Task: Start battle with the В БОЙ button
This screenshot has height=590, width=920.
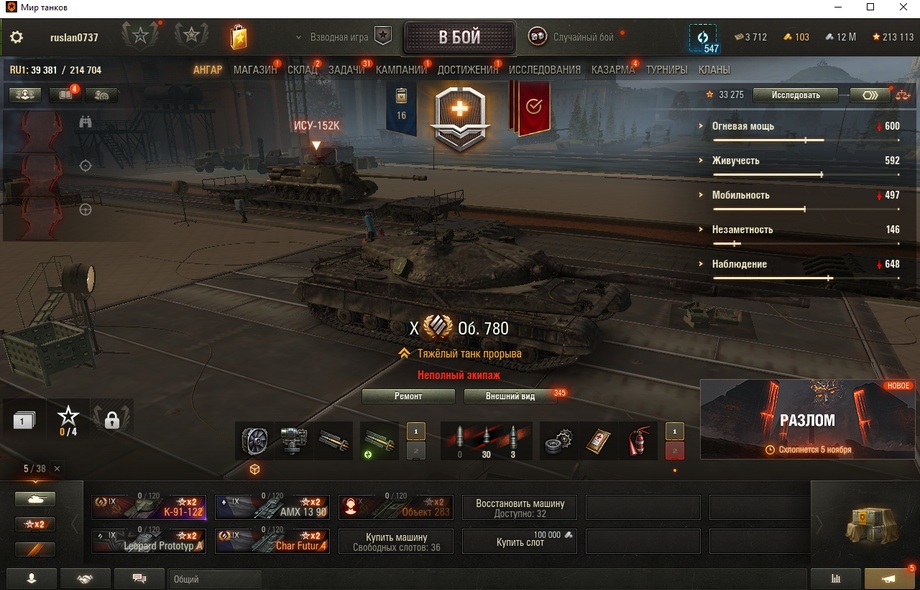Action: (459, 37)
